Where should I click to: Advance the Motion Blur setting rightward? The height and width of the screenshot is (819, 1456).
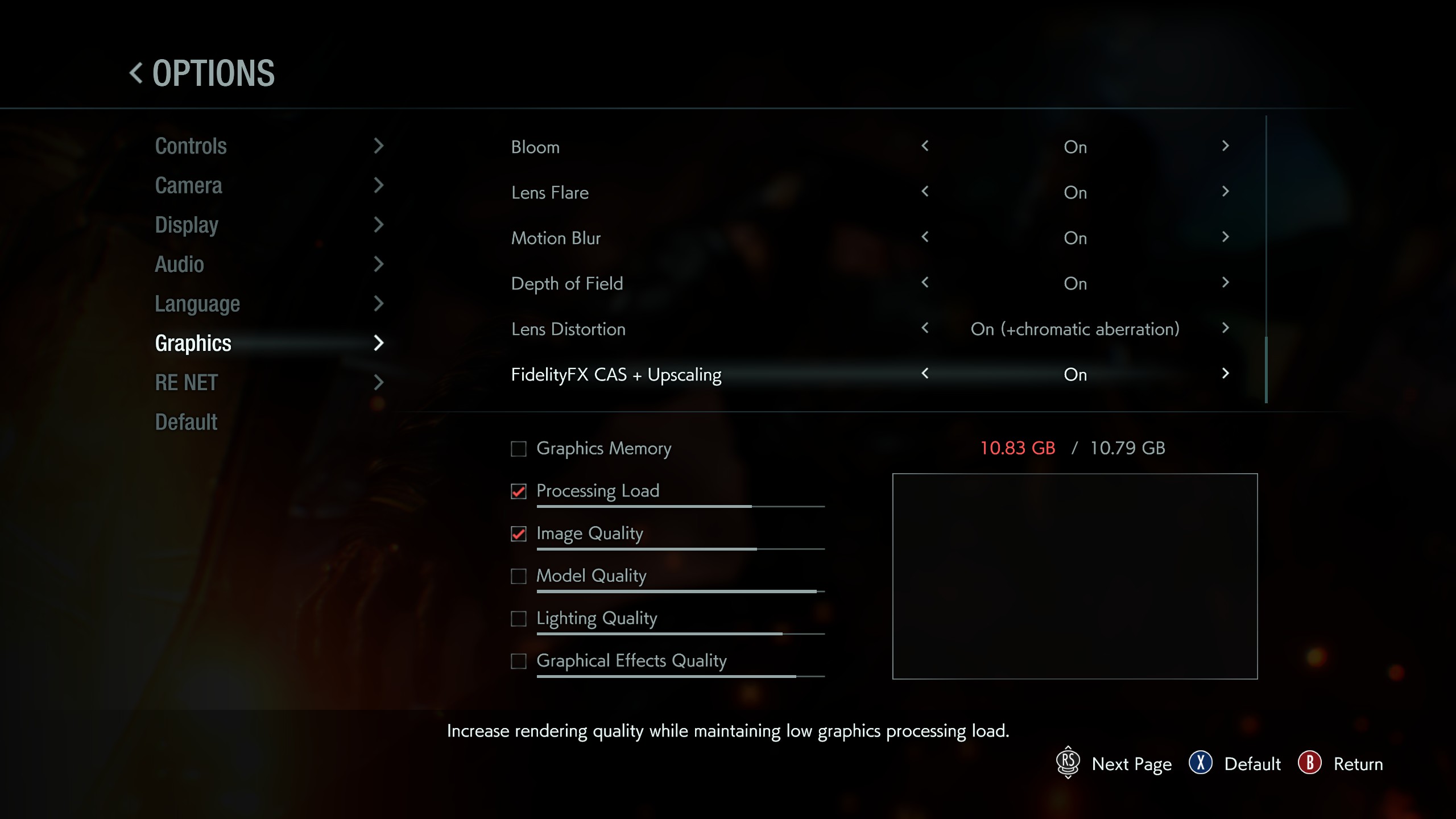click(x=1225, y=237)
